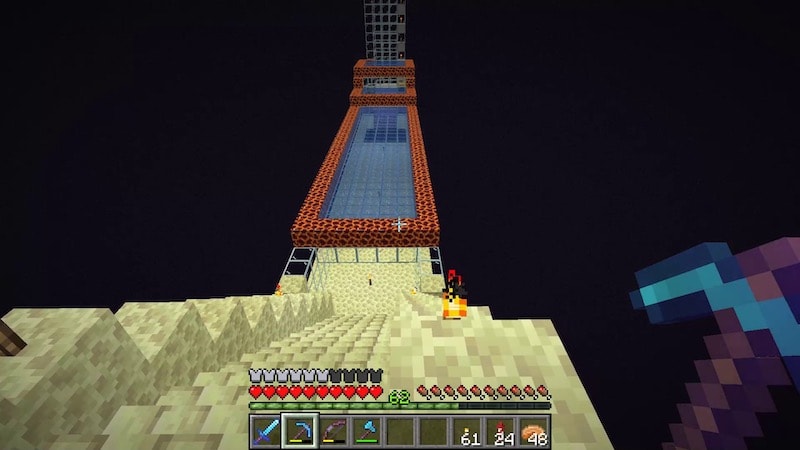Select the food stack of 48
800x450 pixels.
[535, 431]
